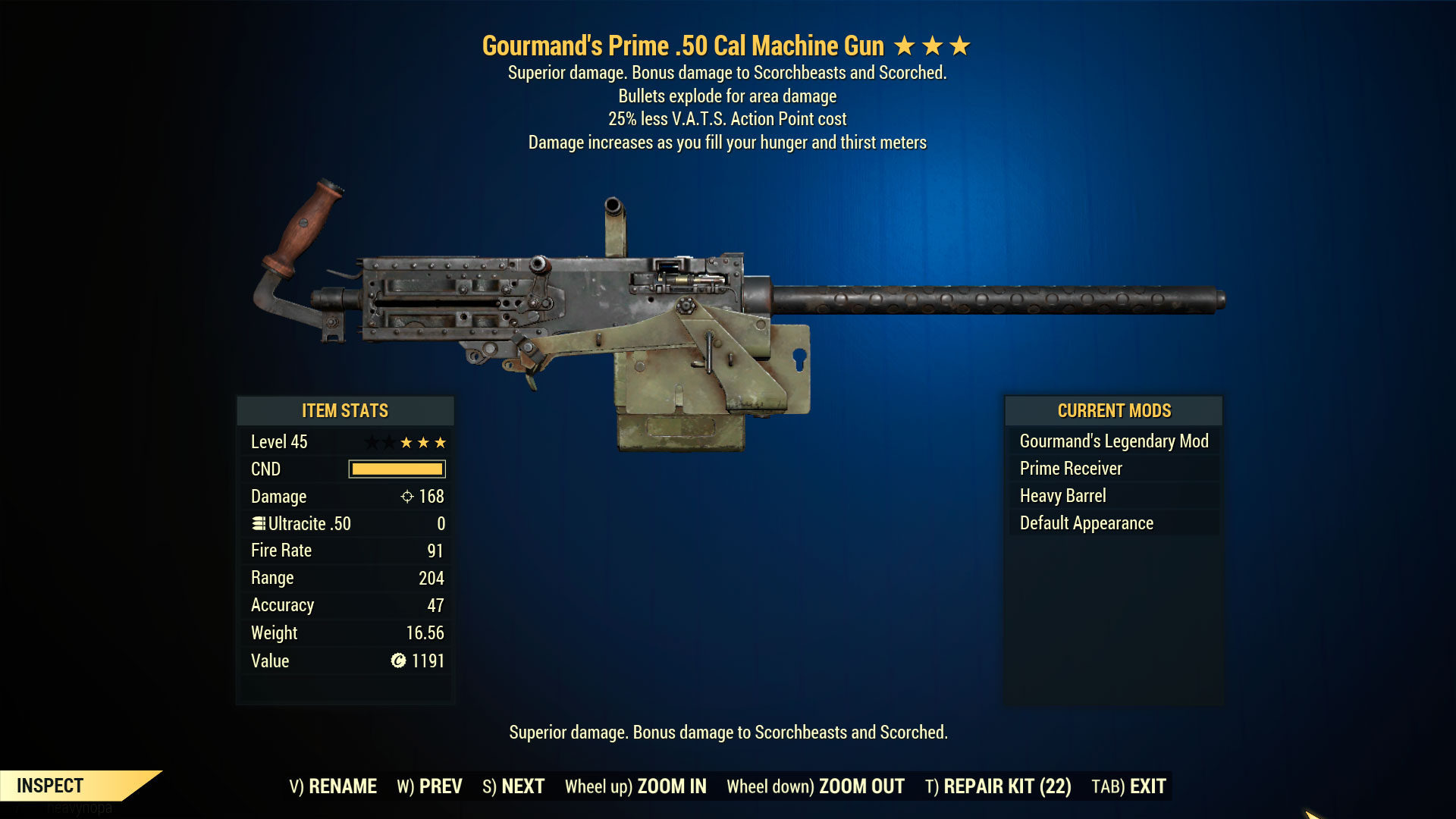Click the INSPECT tab label
This screenshot has height=819, width=1456.
tap(50, 786)
